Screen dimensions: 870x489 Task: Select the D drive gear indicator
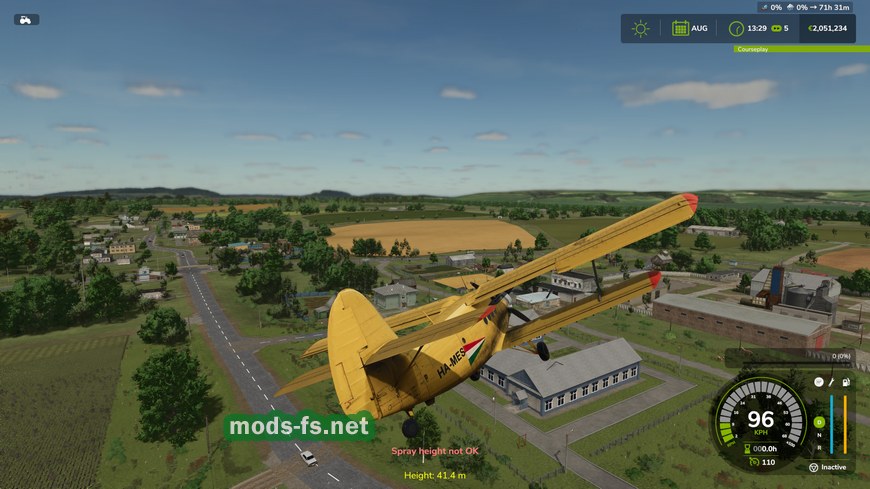[x=819, y=421]
